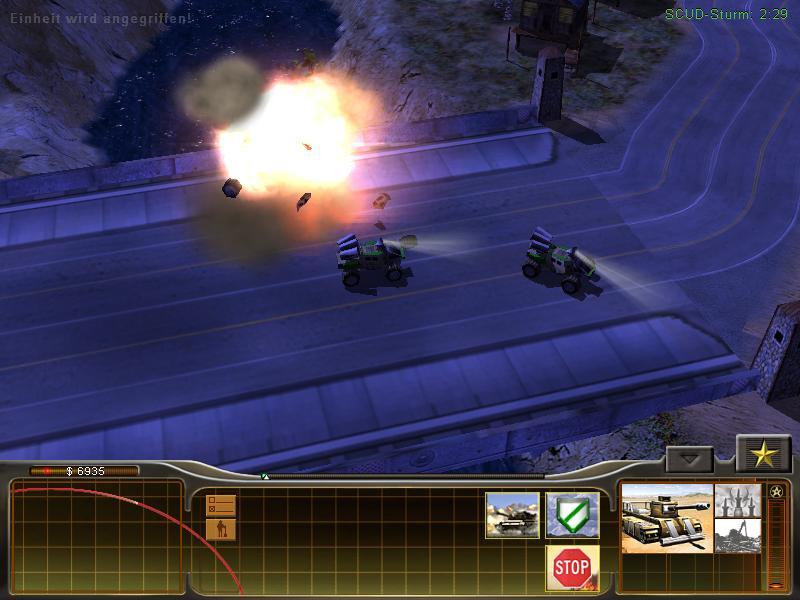Click the selected tank unit portrait

(x=667, y=517)
